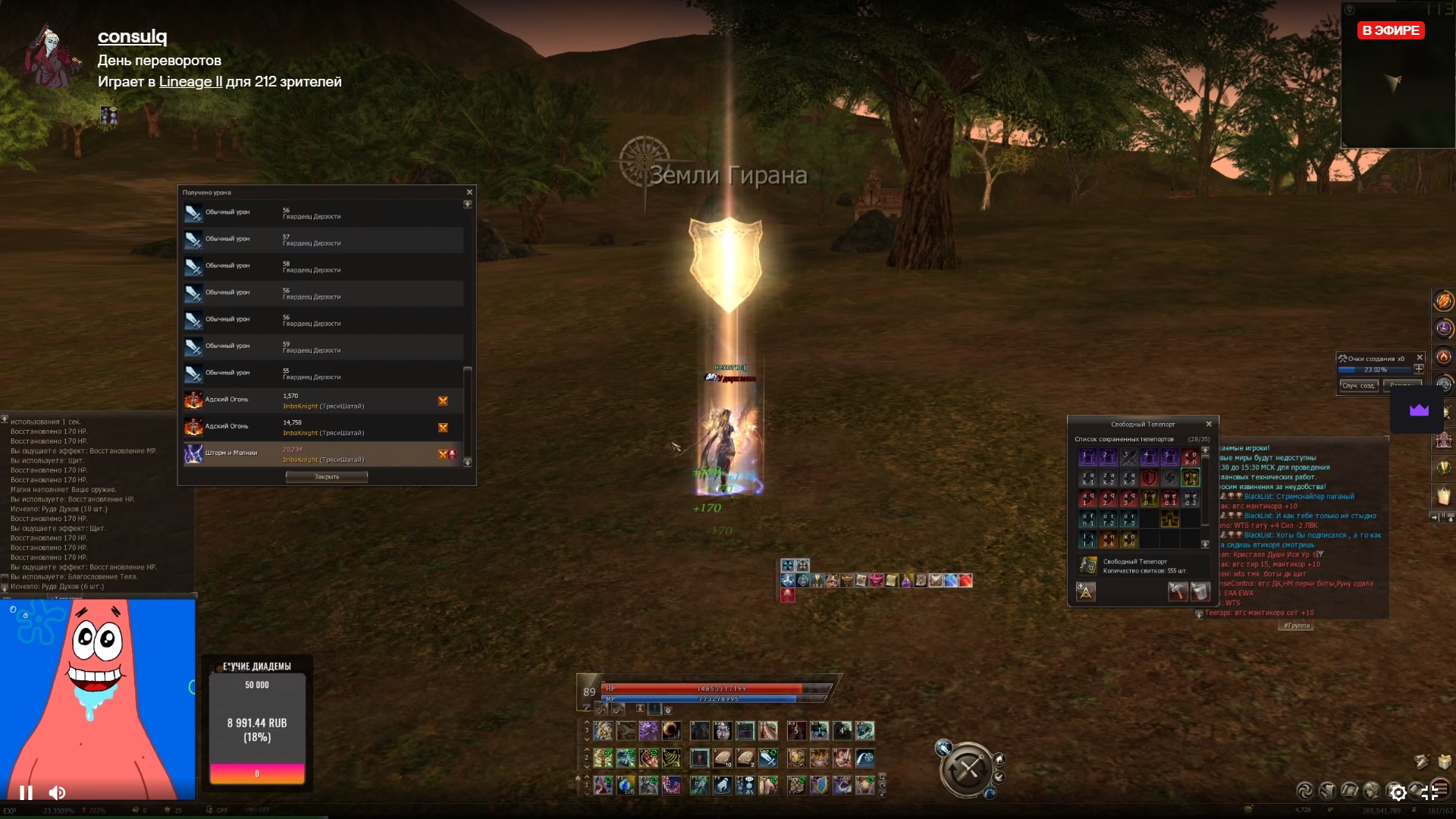Choose the 'zak 1' teleport bookmark
Screen dimensions: 1456x819
pos(1087,479)
